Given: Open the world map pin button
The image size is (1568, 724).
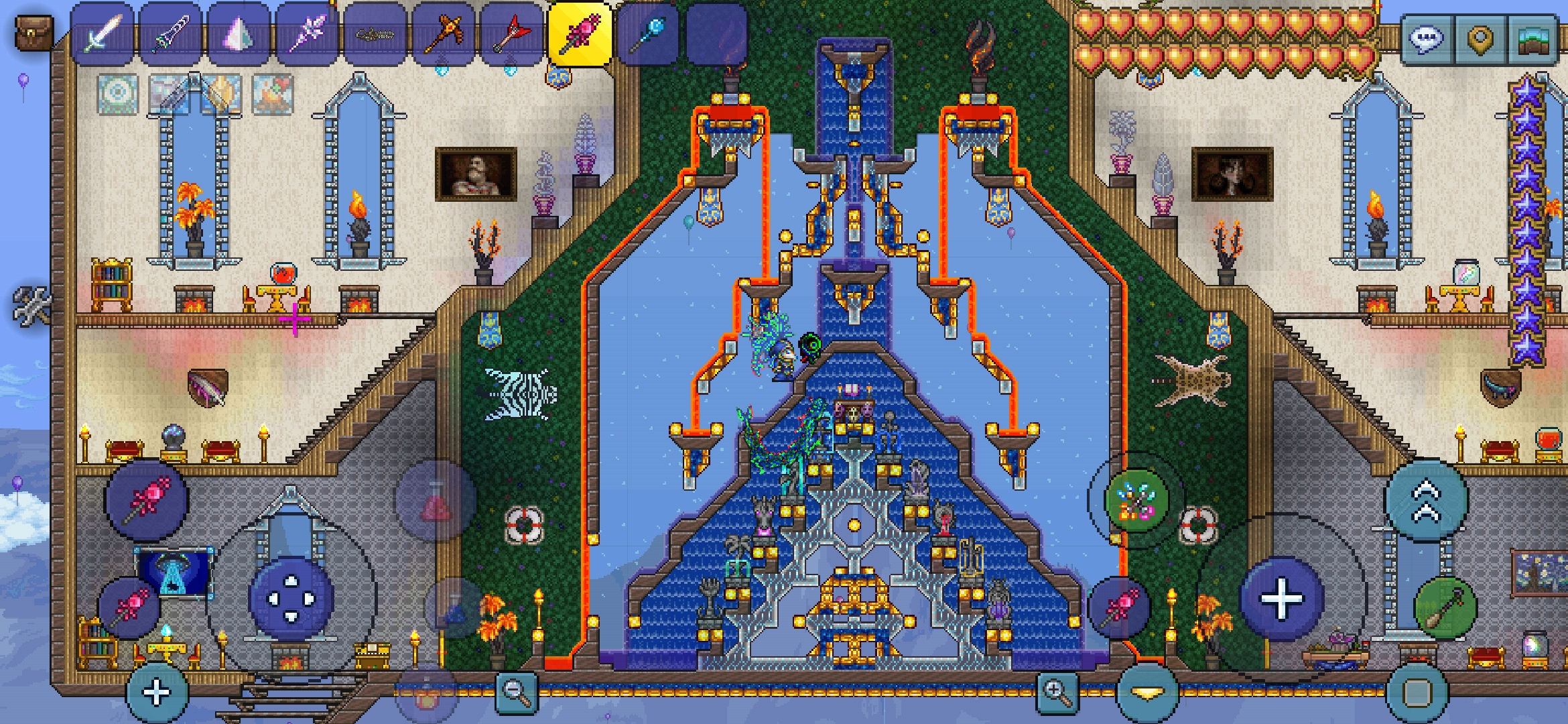Looking at the screenshot, I should 1480,39.
